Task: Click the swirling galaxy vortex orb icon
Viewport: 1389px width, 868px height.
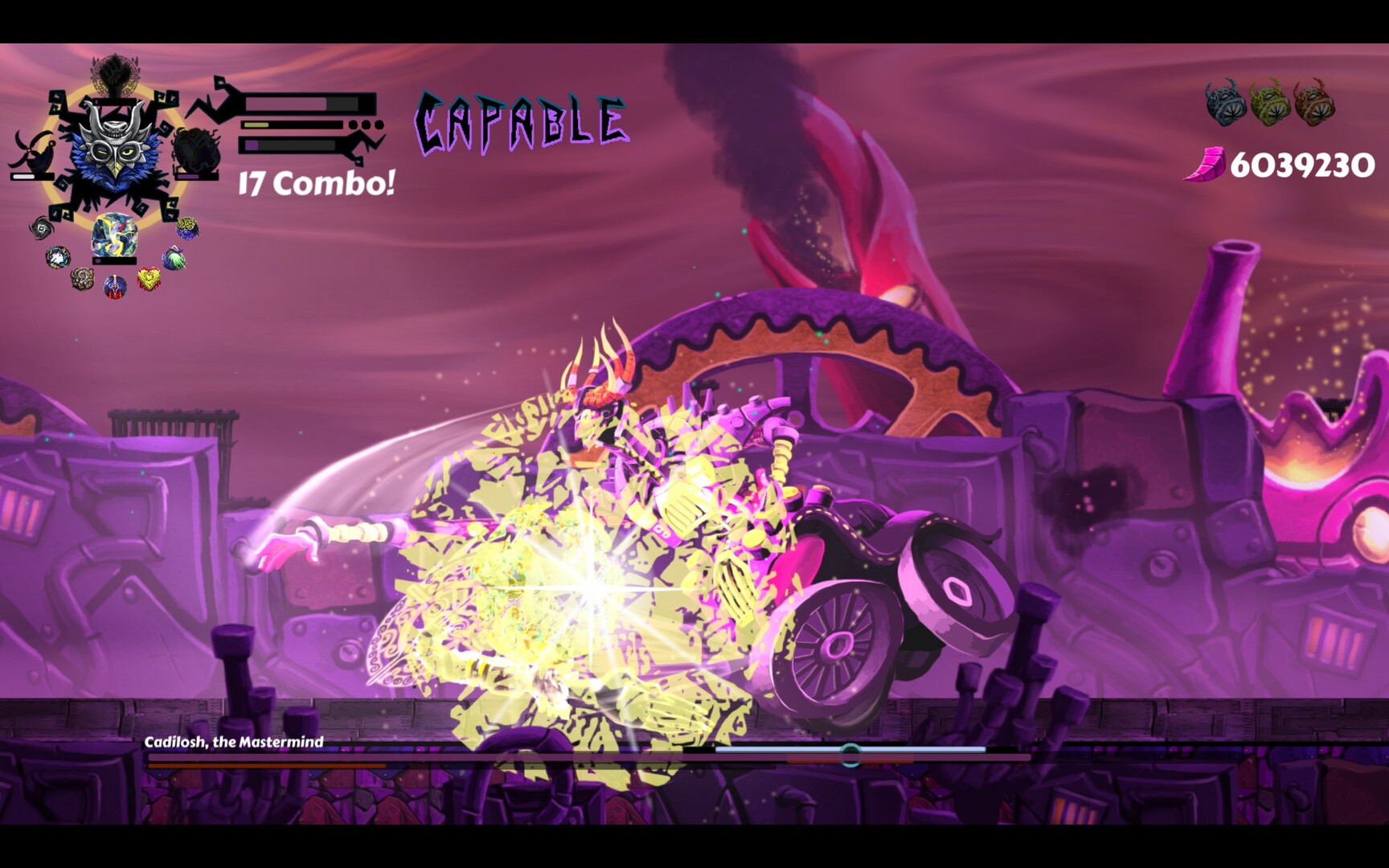Action: [x=41, y=227]
